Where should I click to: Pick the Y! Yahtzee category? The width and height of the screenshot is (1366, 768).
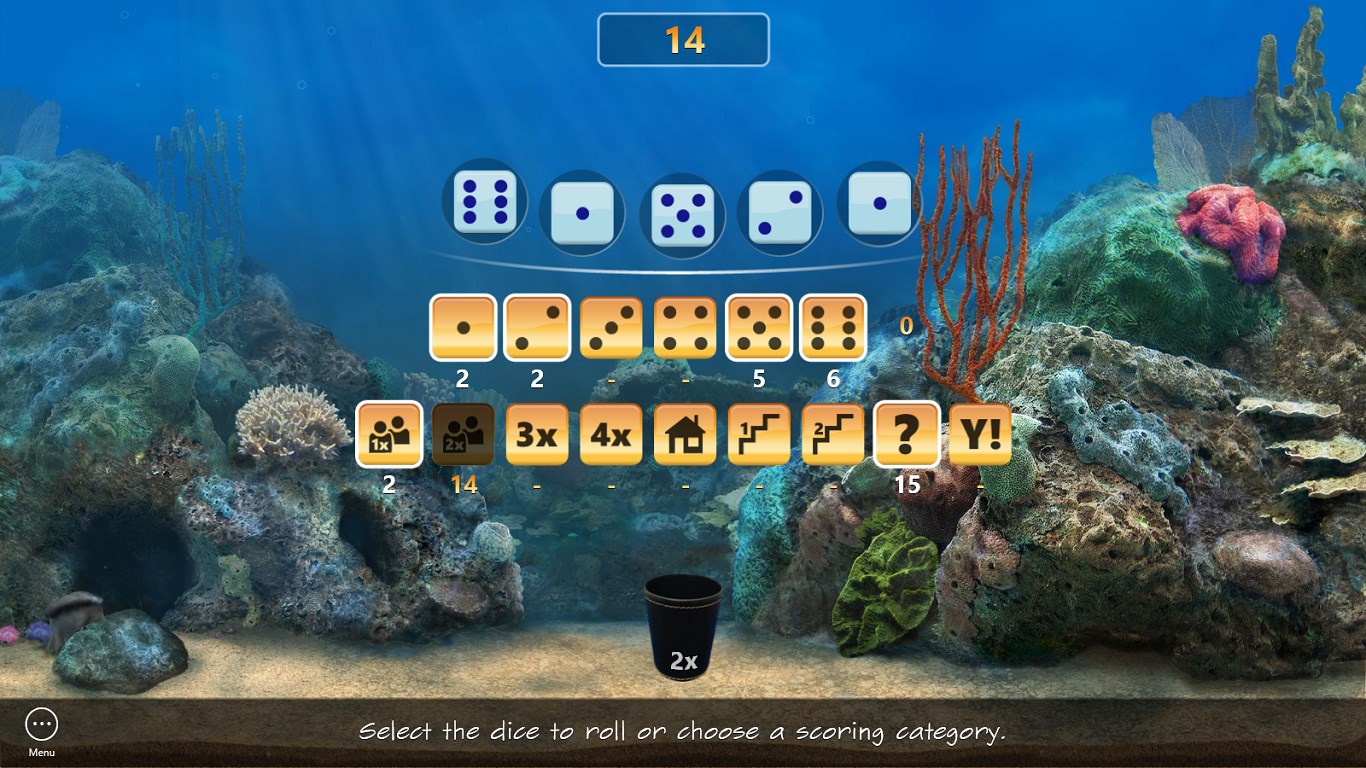pos(980,434)
